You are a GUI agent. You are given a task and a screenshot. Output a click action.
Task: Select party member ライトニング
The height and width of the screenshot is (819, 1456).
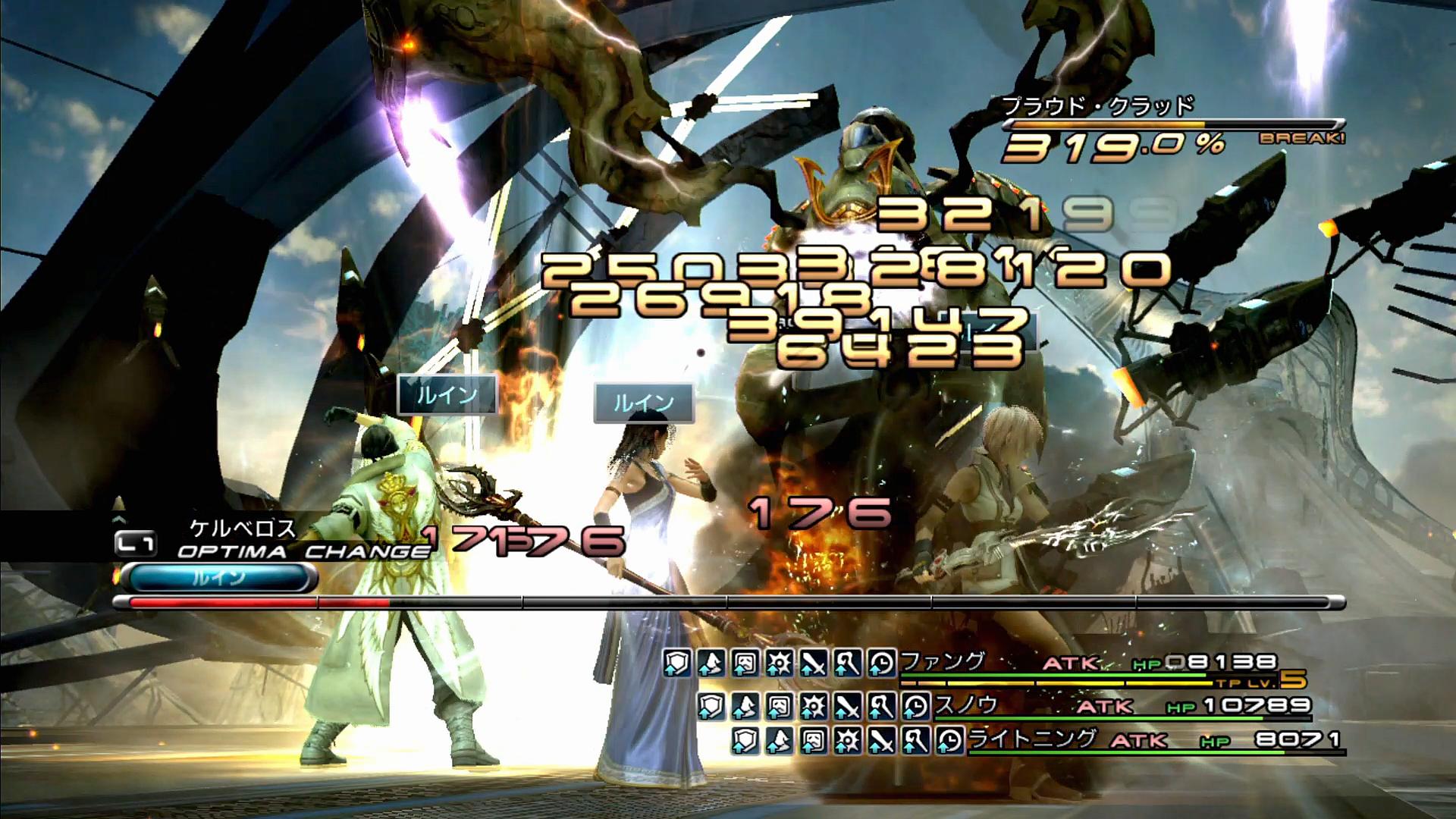pos(1033,738)
